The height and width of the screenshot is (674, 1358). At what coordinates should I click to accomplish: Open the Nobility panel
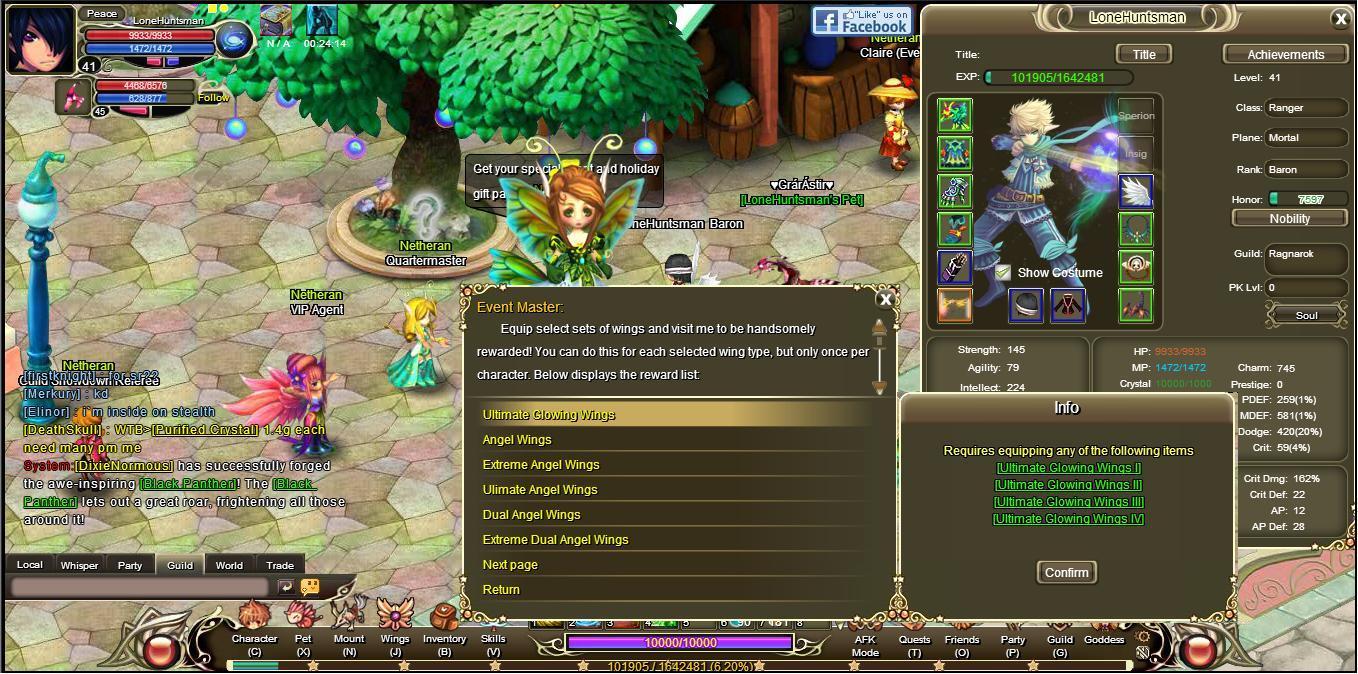[x=1289, y=218]
